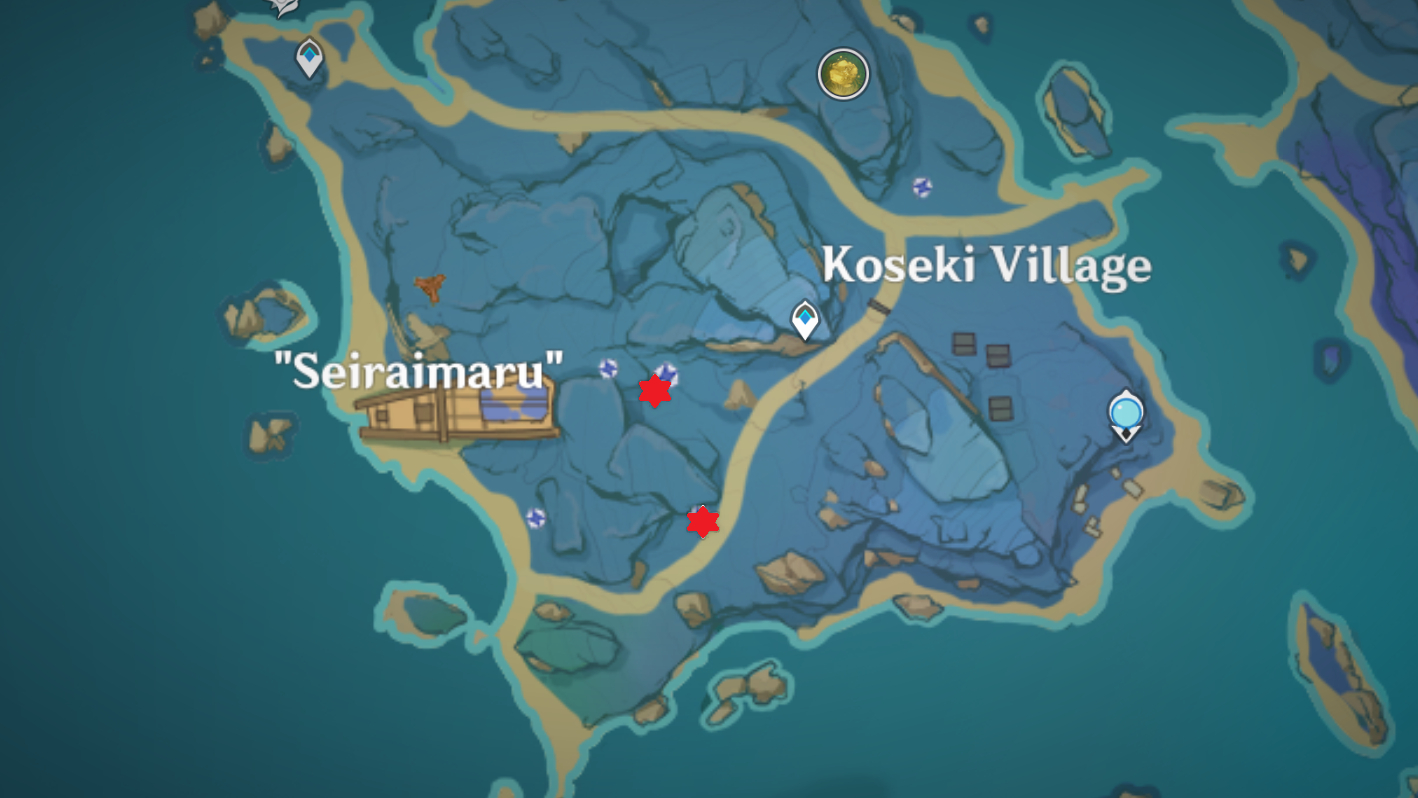
Task: Select the Teleport Waypoint on the northwestern sandbar
Action: pyautogui.click(x=310, y=57)
